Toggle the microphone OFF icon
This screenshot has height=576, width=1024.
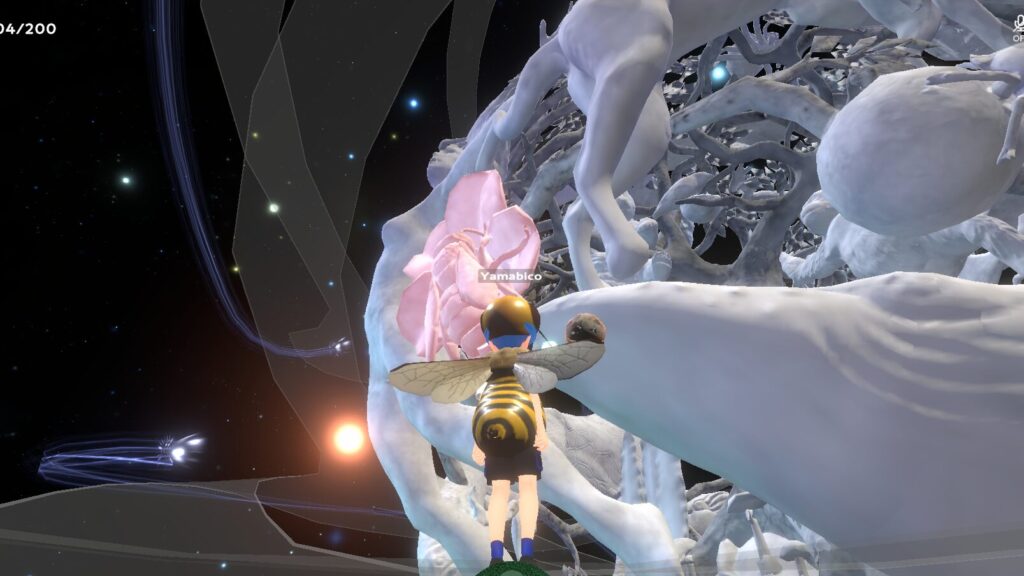tap(1018, 24)
